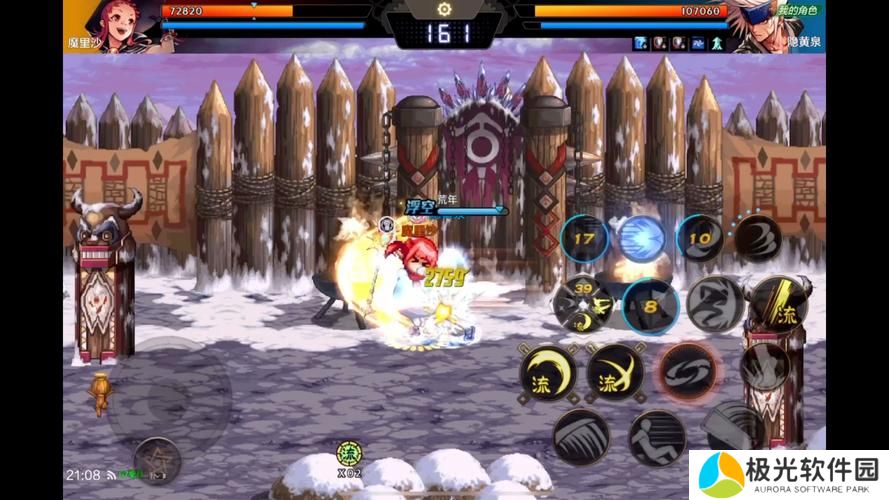Tap the skill button showing cooldown 17

tap(584, 240)
